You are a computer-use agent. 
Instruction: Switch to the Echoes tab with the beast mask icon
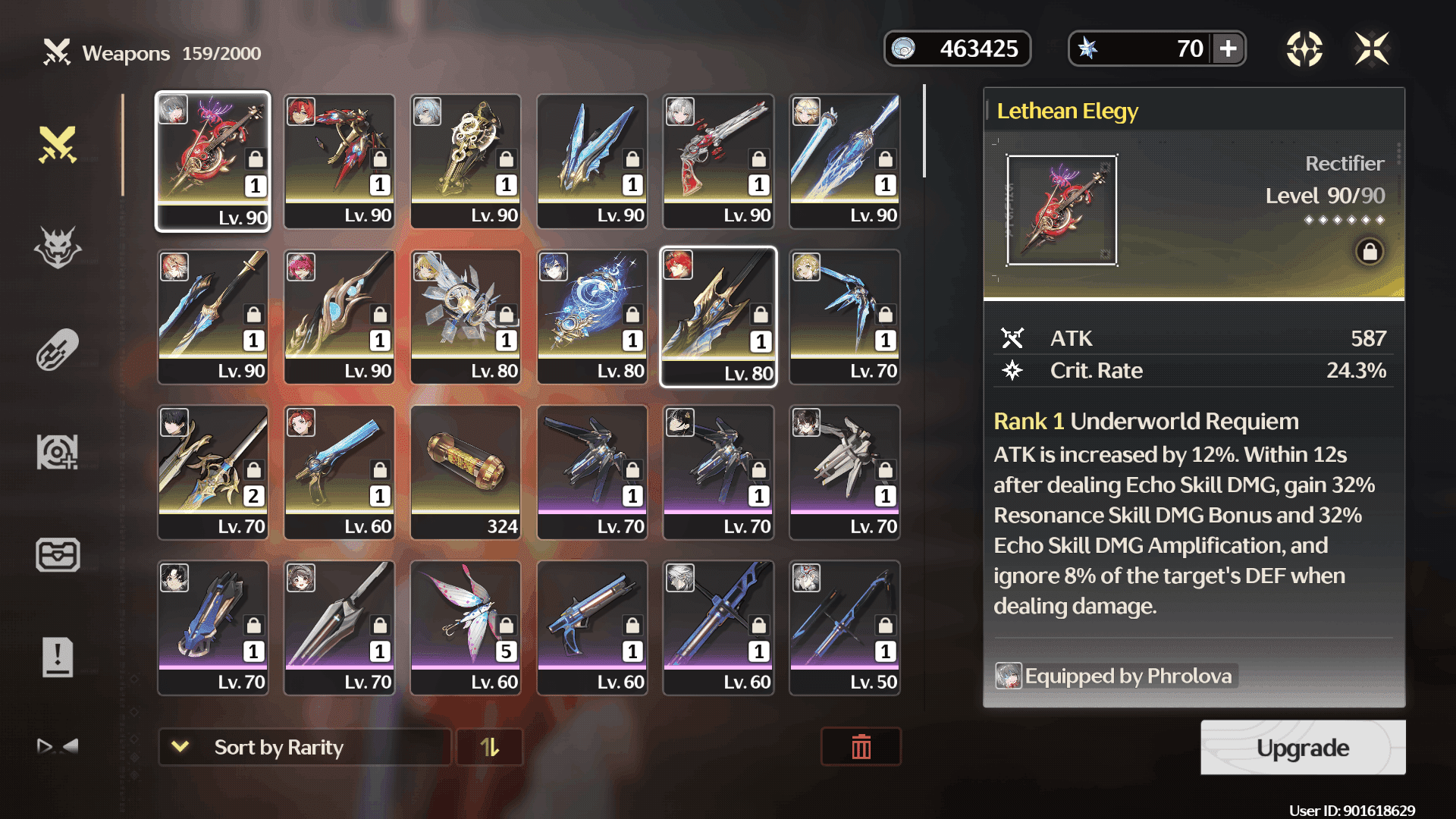pyautogui.click(x=58, y=247)
